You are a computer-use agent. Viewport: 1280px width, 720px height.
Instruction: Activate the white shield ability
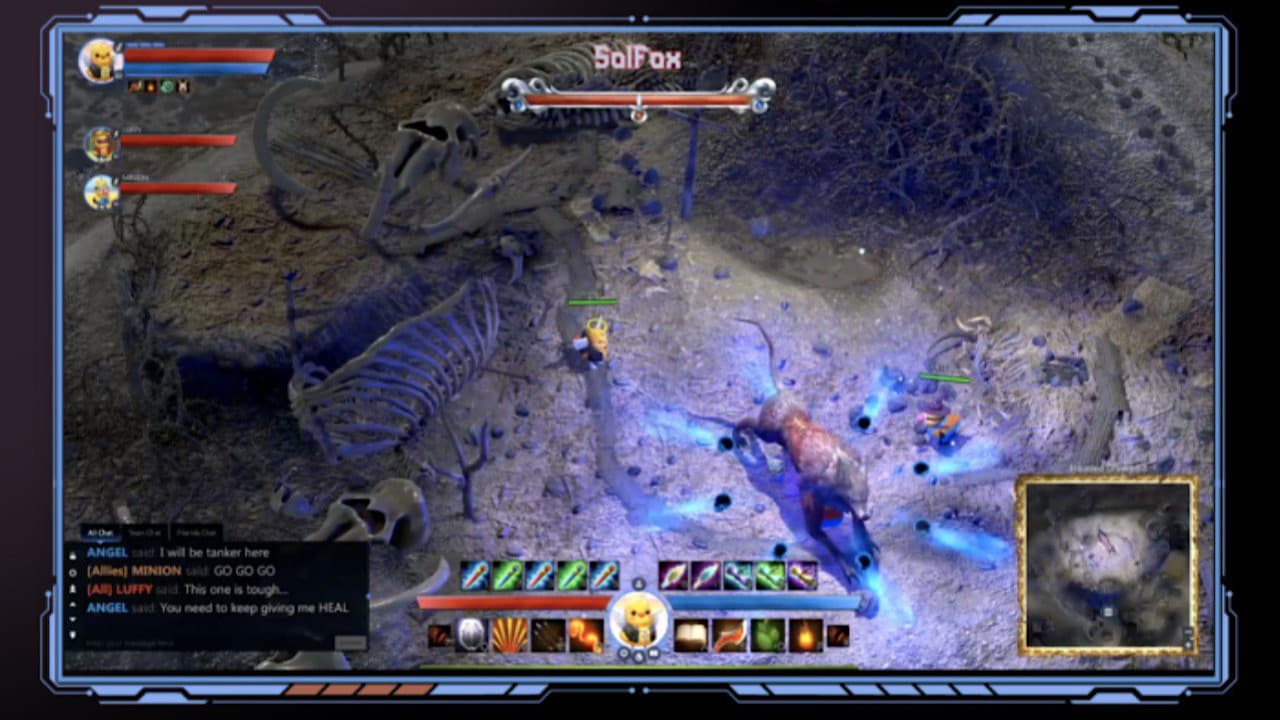pos(471,635)
